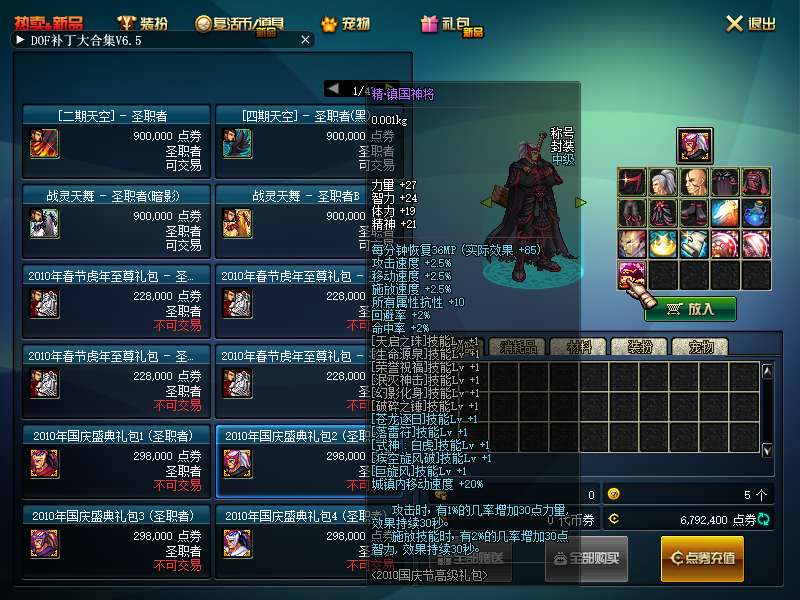
Task: Go to the previous shop page arrow
Action: 333,89
